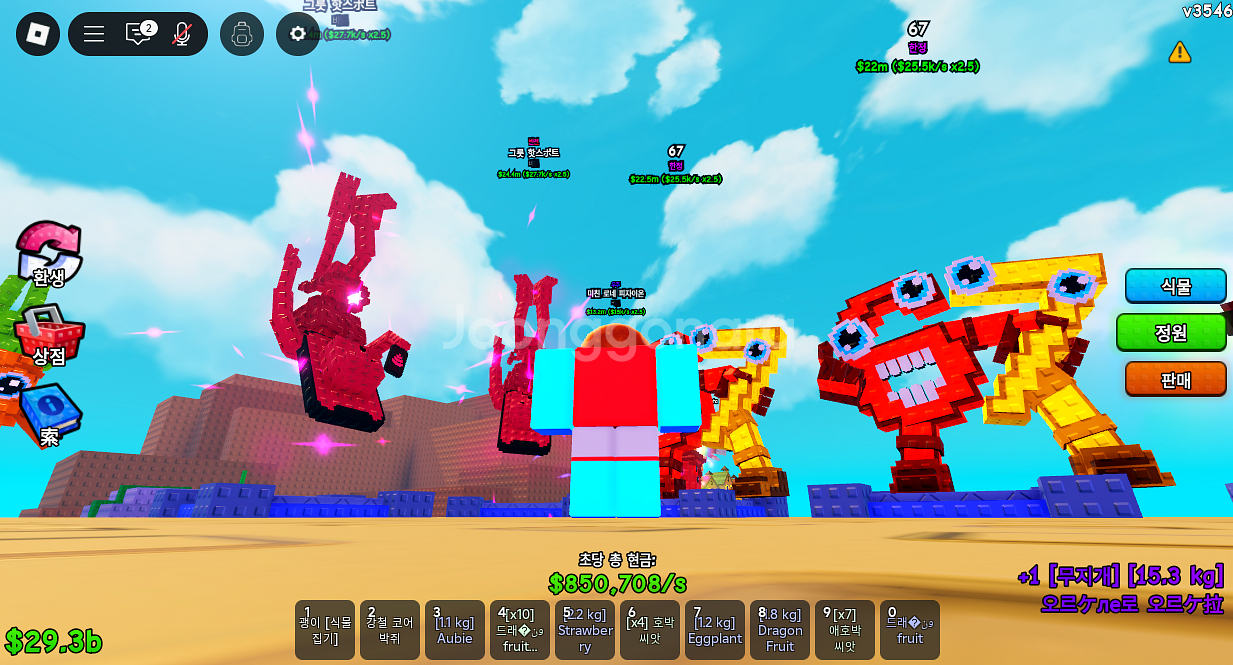Open the blue index book icon
The width and height of the screenshot is (1233, 665).
(48, 414)
